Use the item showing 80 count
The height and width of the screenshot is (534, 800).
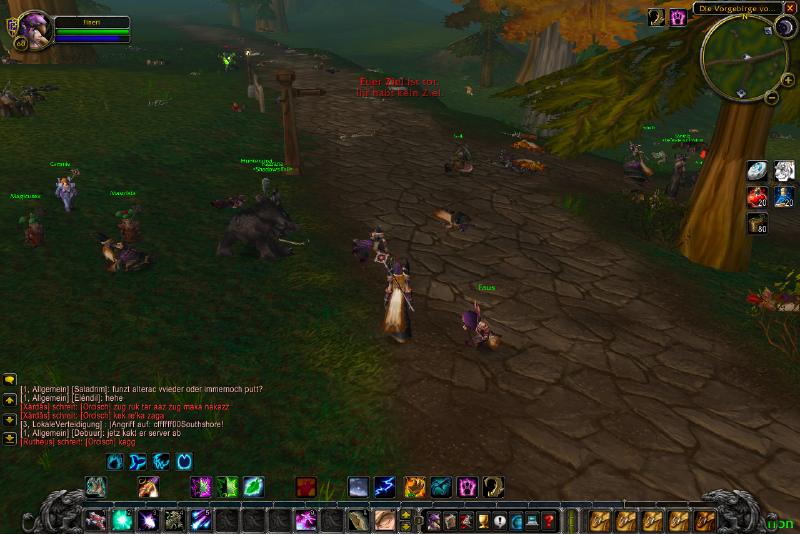[x=757, y=222]
